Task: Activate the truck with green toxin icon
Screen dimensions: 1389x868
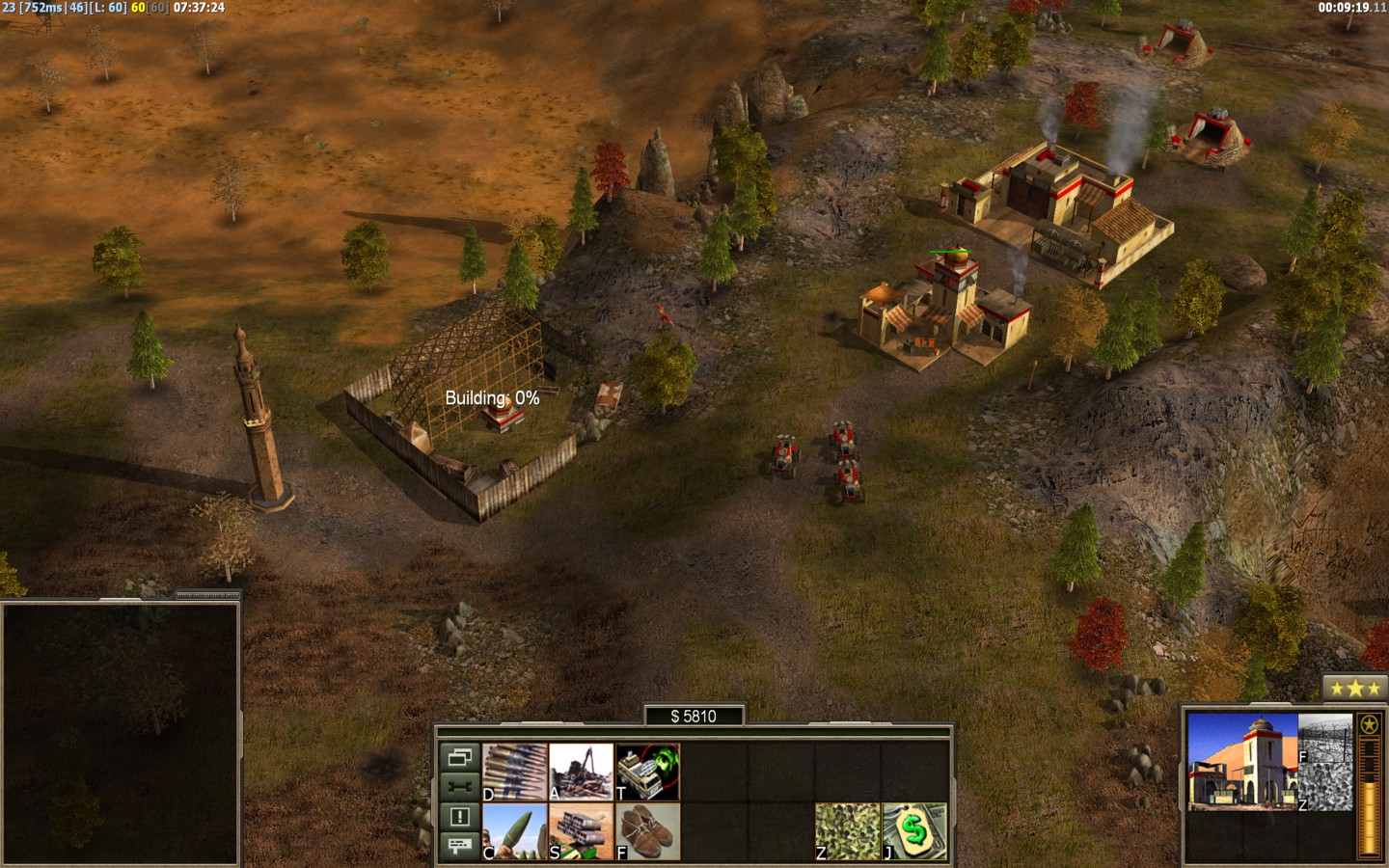Action: pyautogui.click(x=647, y=772)
